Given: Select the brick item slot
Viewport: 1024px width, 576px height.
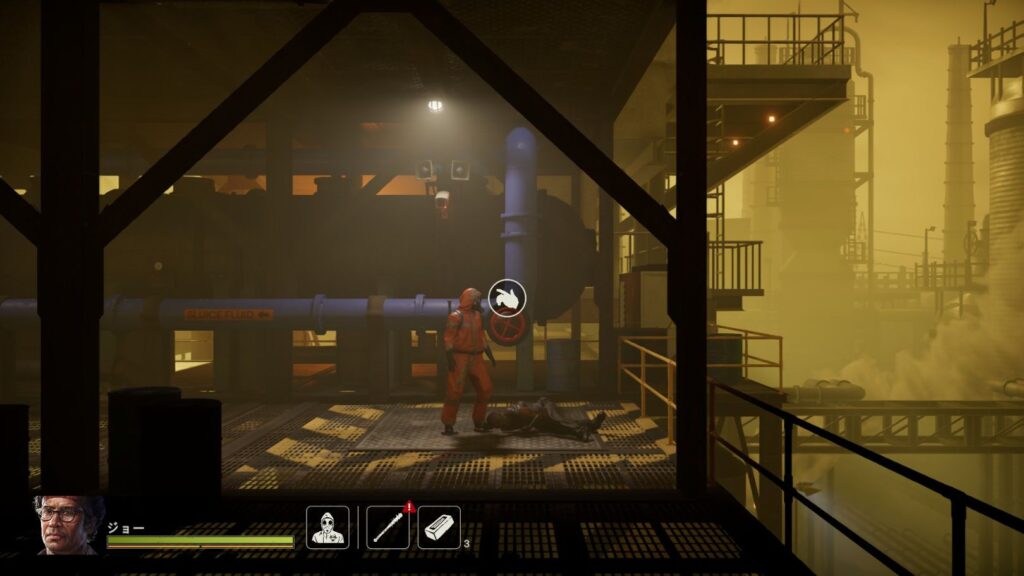Looking at the screenshot, I should click(x=438, y=527).
